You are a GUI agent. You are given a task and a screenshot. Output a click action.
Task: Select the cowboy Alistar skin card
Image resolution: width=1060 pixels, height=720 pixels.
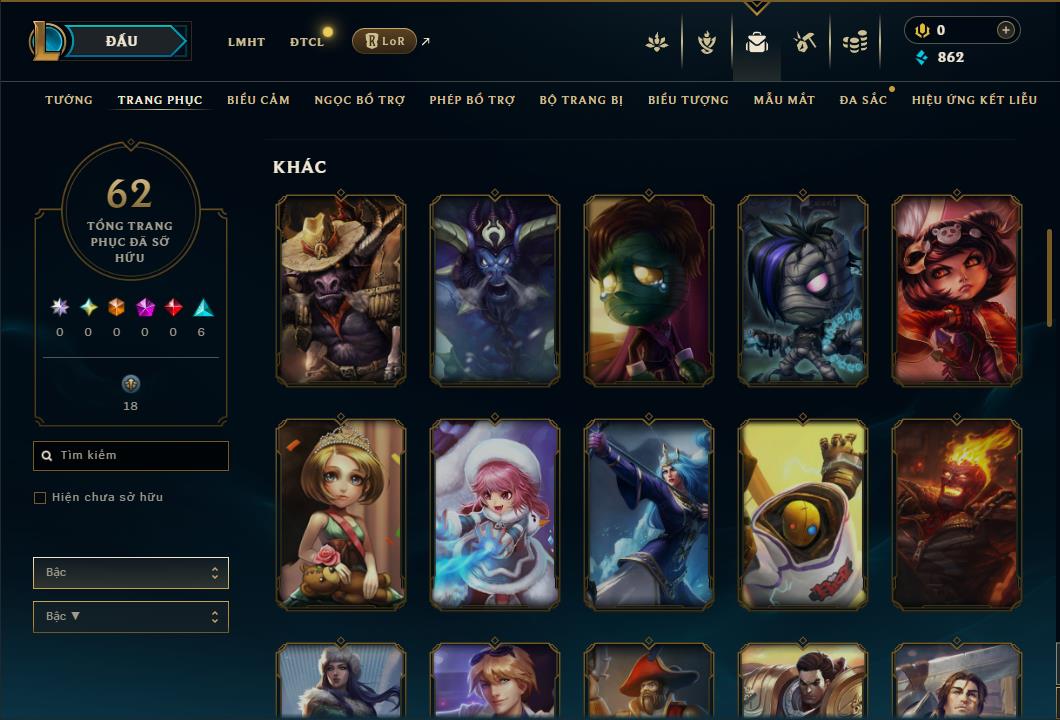[x=341, y=290]
